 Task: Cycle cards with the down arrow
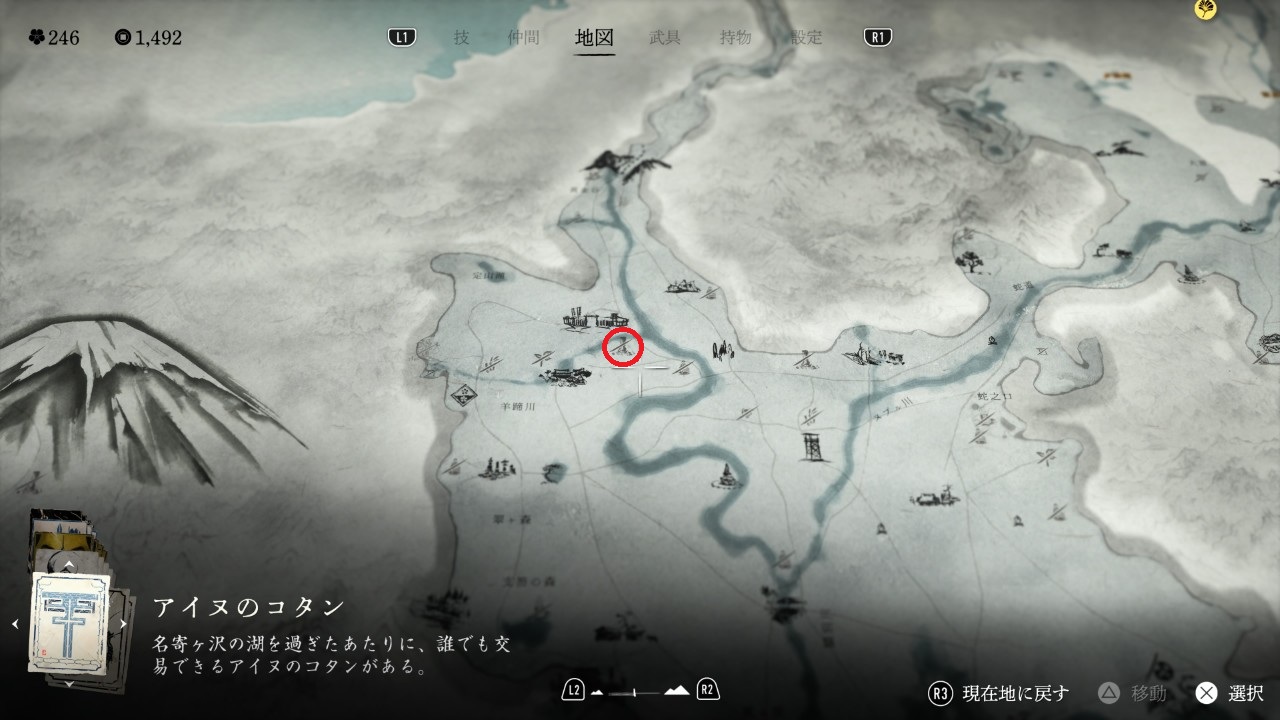tap(68, 683)
